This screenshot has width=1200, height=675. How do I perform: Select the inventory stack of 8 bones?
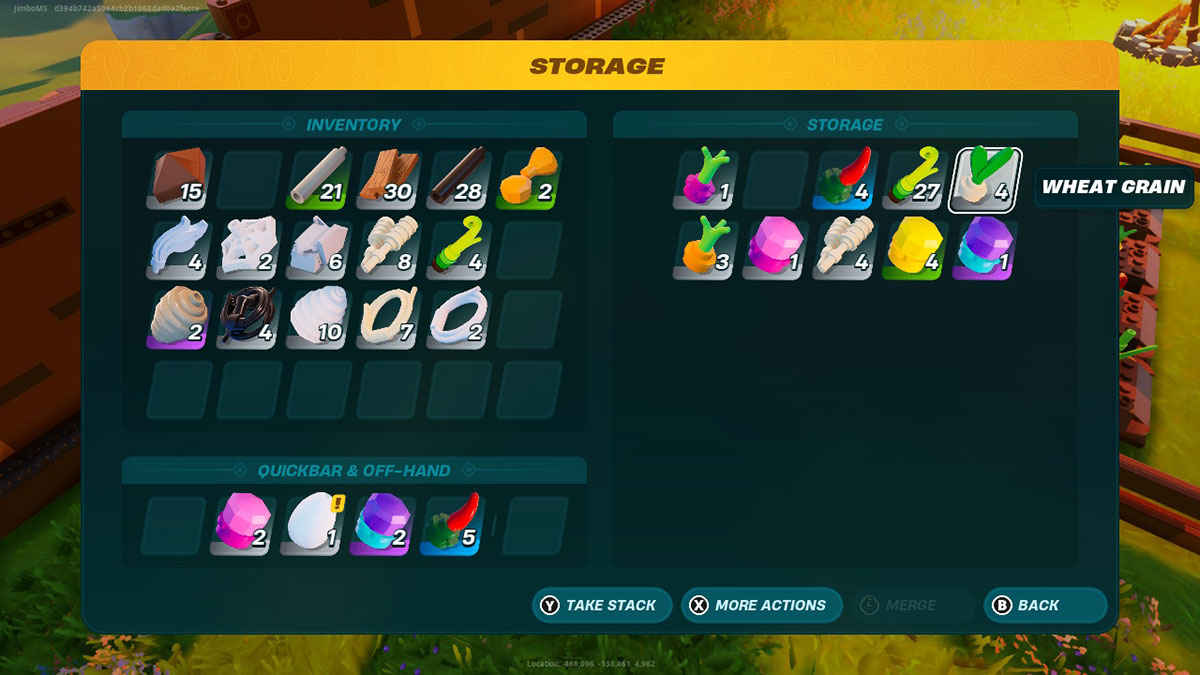[390, 250]
